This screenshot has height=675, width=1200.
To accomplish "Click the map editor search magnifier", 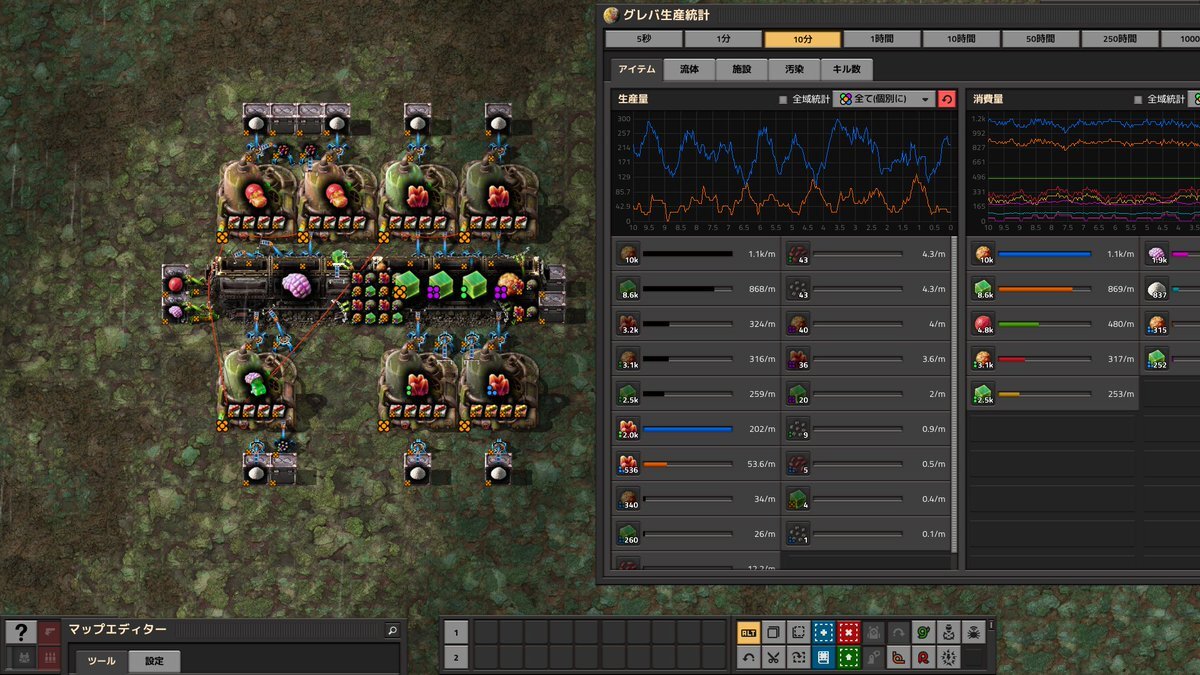I will tap(392, 631).
